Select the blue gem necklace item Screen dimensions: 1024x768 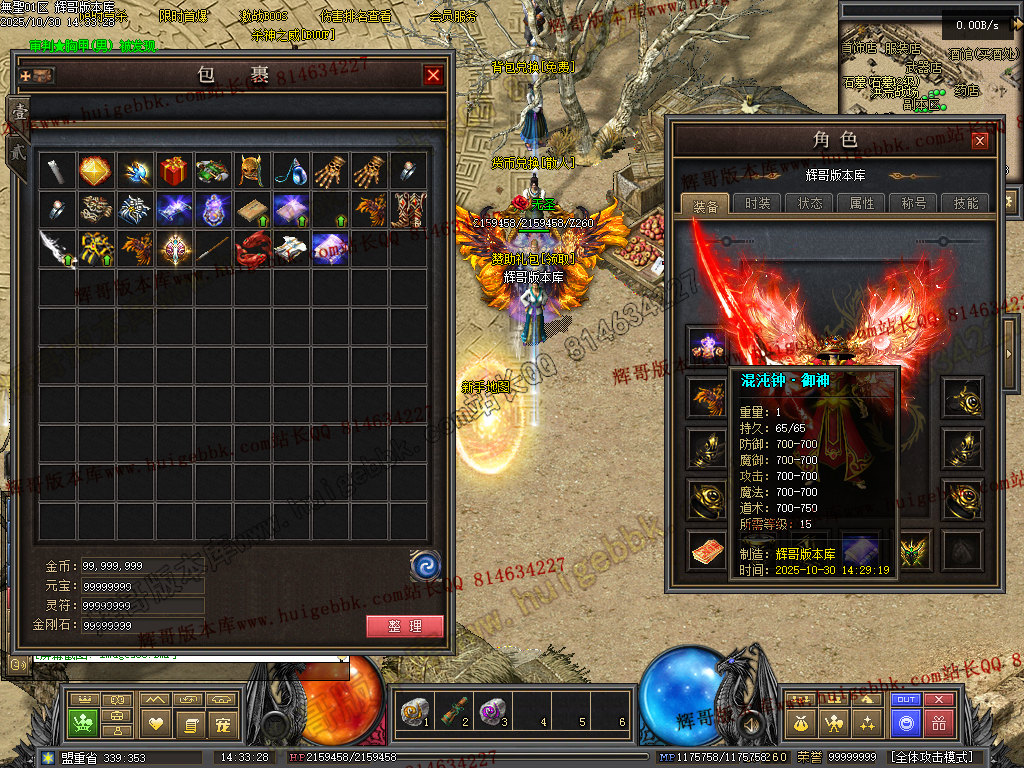pyautogui.click(x=290, y=171)
